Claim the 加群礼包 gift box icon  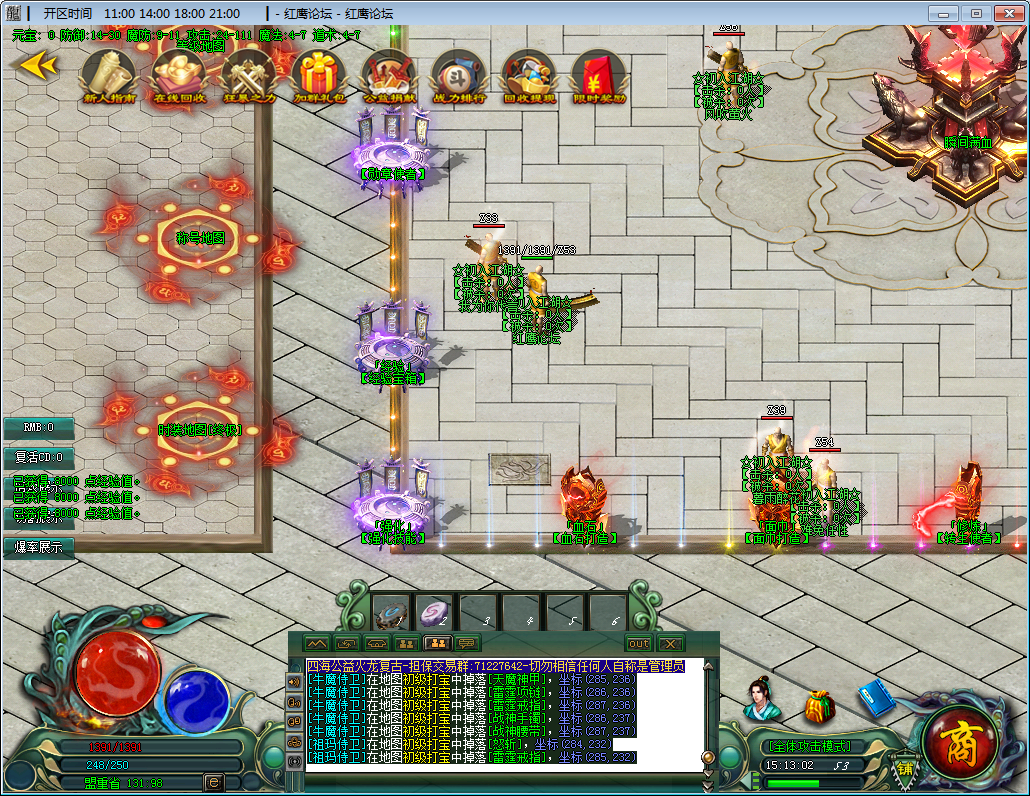coord(319,74)
